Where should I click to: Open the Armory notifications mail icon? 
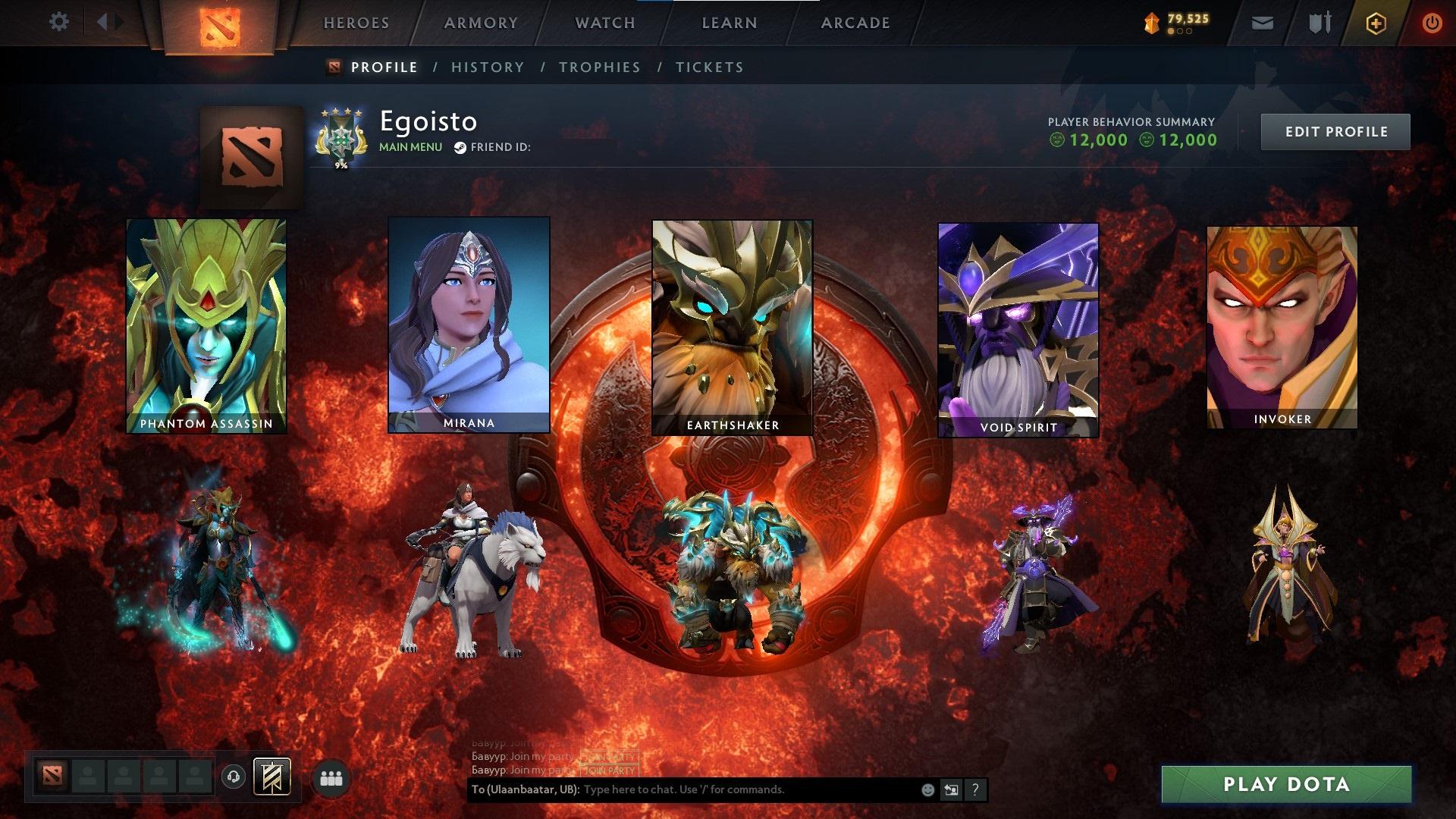pos(1263,23)
